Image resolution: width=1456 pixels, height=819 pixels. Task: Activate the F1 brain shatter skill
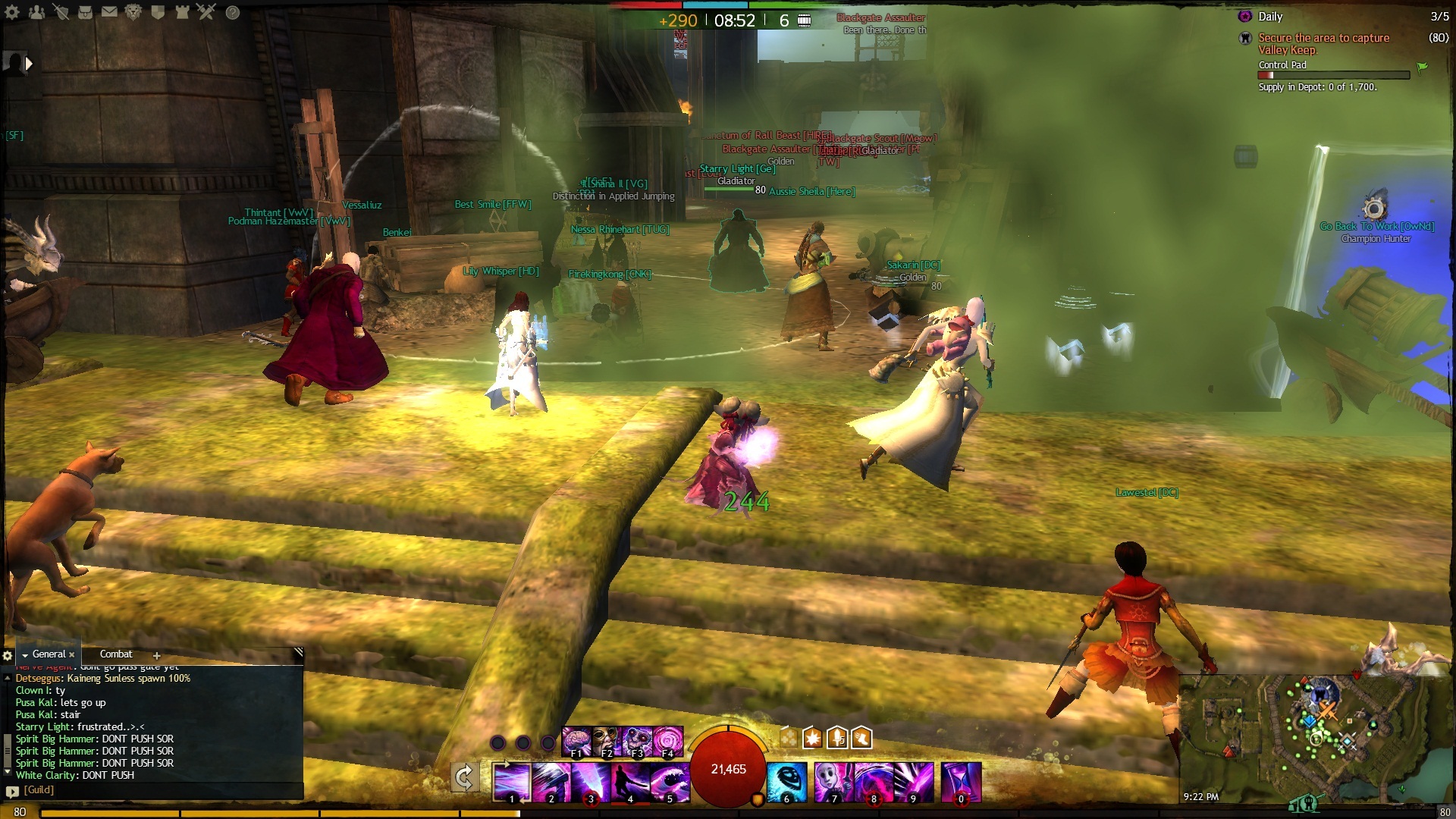[x=577, y=741]
